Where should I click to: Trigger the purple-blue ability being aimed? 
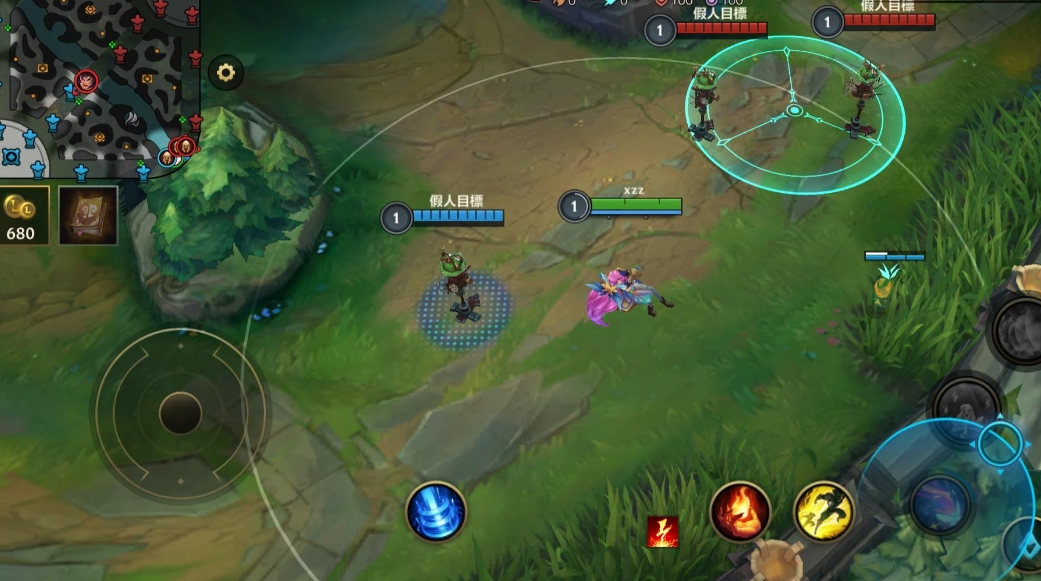point(940,503)
